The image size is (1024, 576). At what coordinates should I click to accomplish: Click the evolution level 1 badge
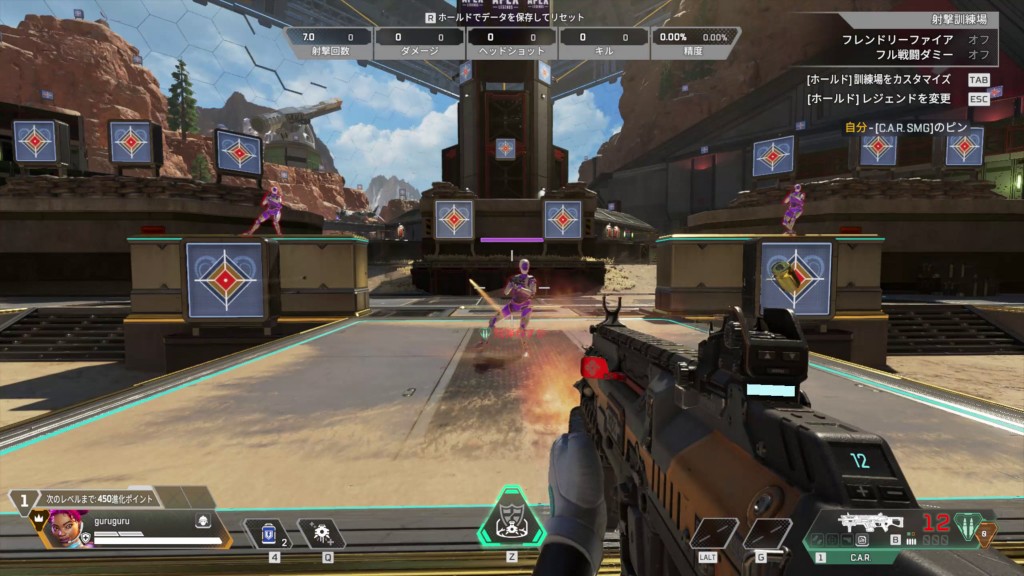[x=23, y=499]
